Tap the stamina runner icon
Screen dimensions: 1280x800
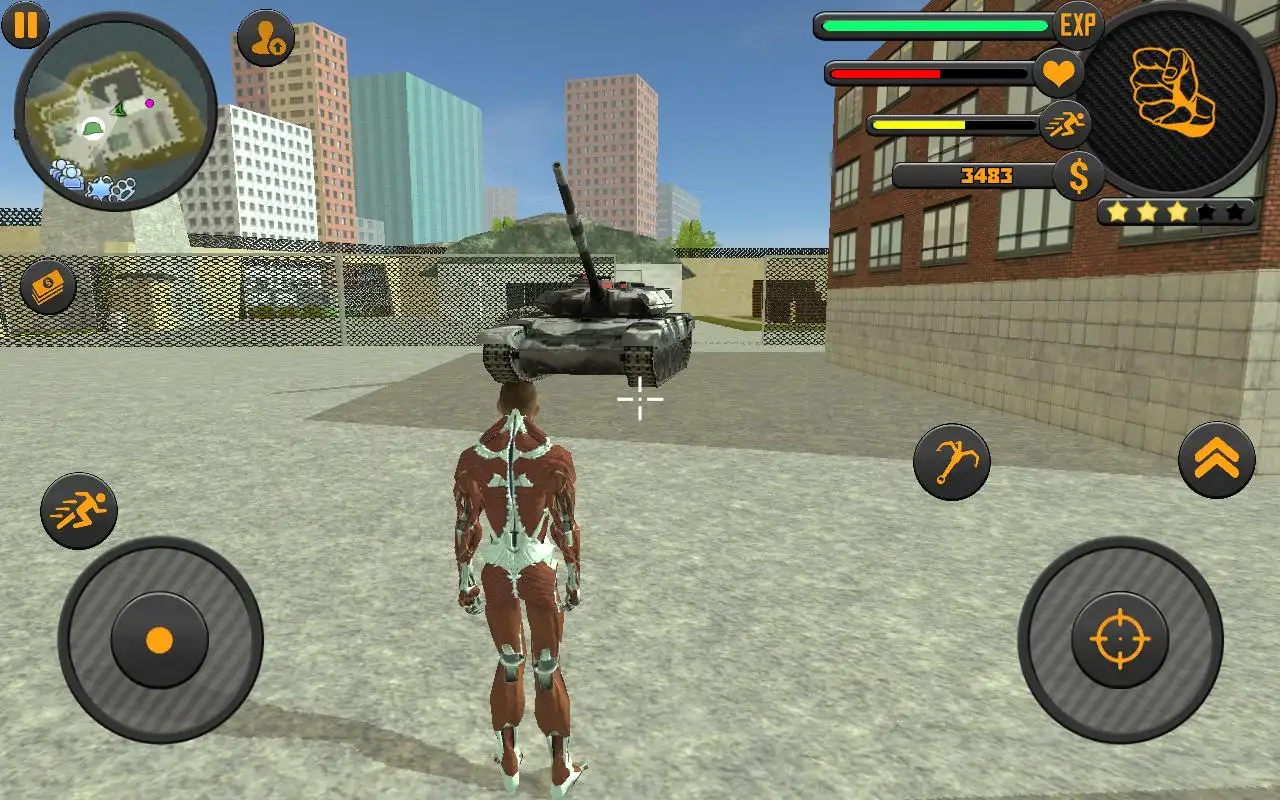point(1066,126)
